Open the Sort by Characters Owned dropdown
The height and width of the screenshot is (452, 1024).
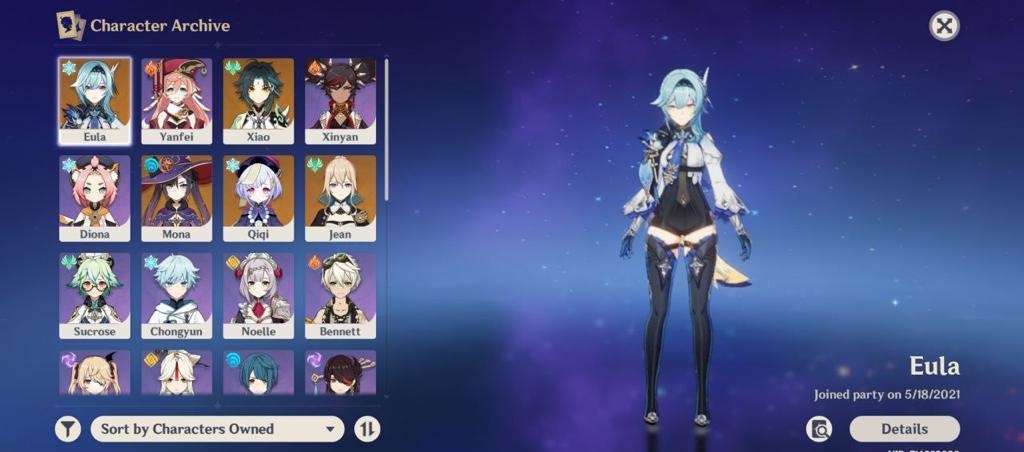coord(217,429)
